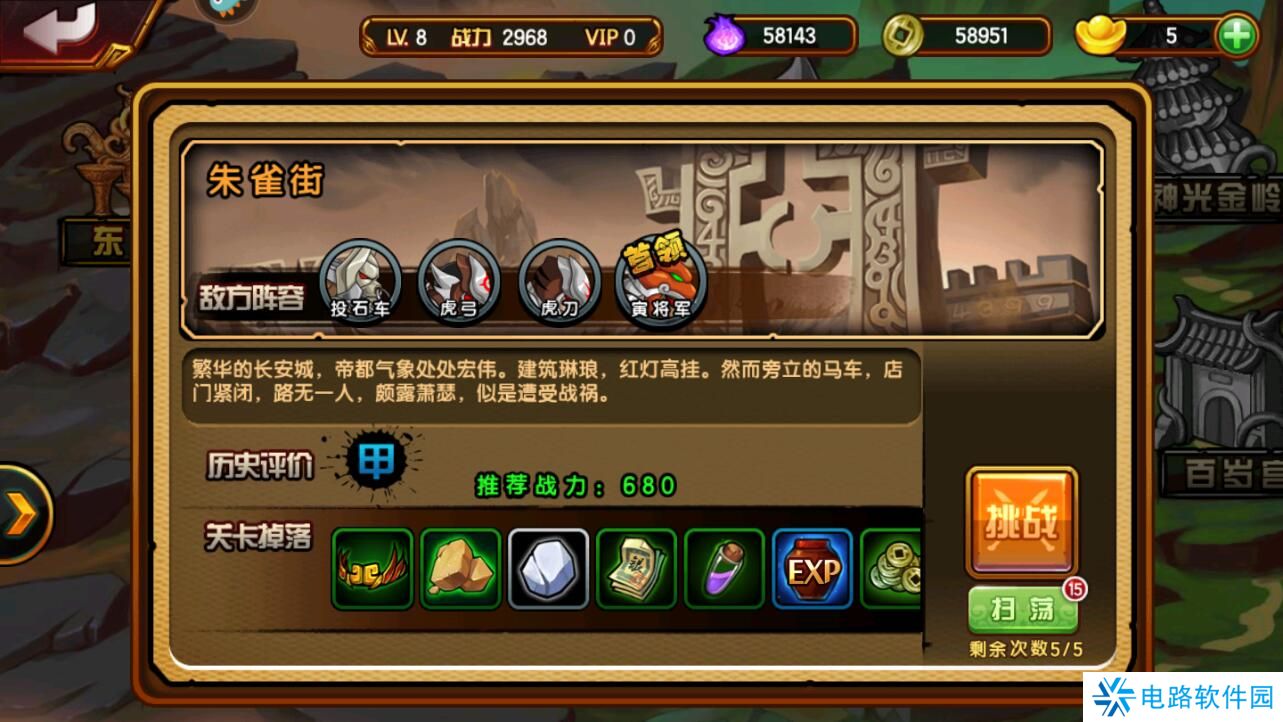Click the purple potion drop item
Viewport: 1283px width, 722px height.
point(723,569)
